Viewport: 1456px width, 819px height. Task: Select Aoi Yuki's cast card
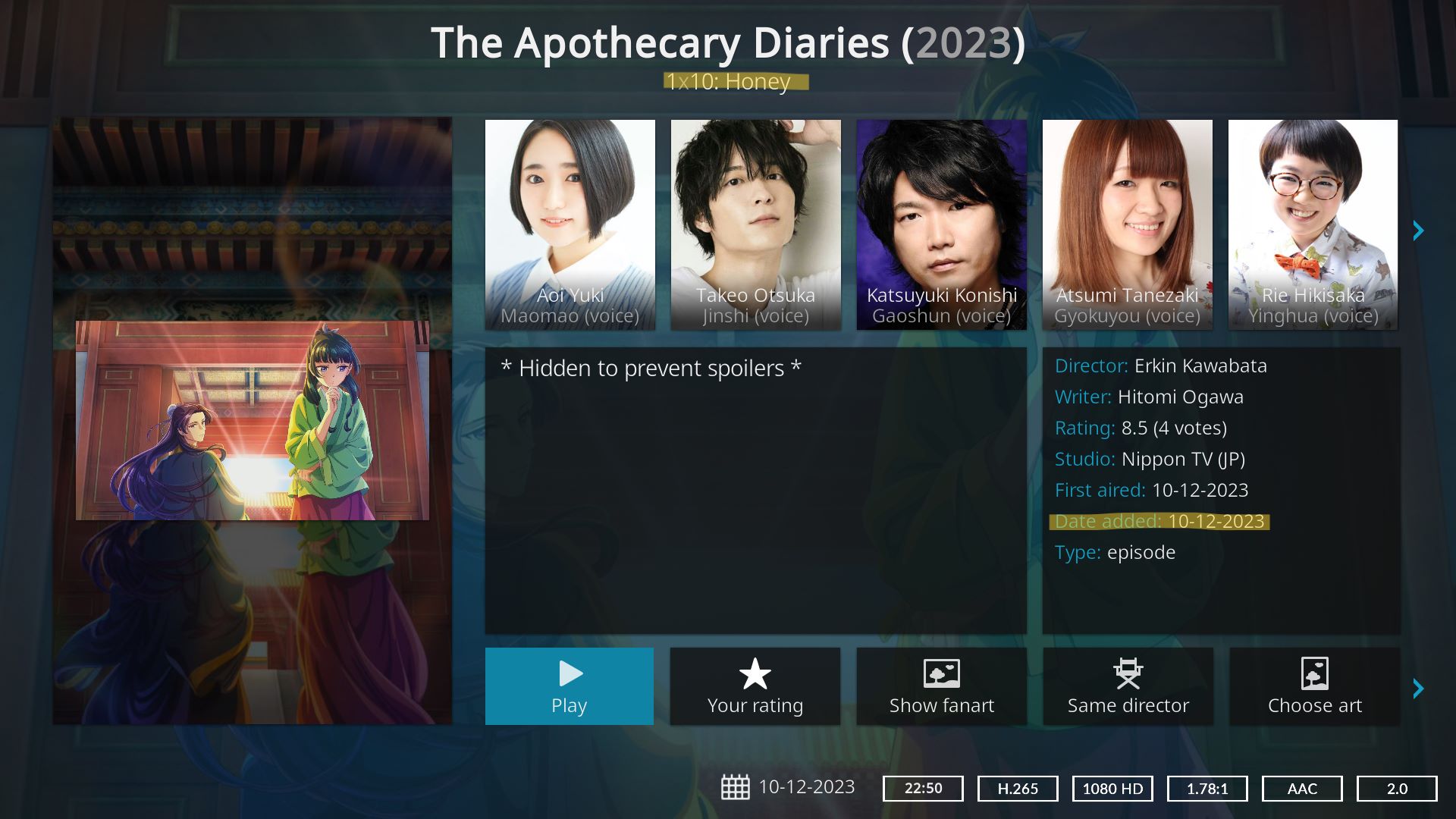click(570, 224)
